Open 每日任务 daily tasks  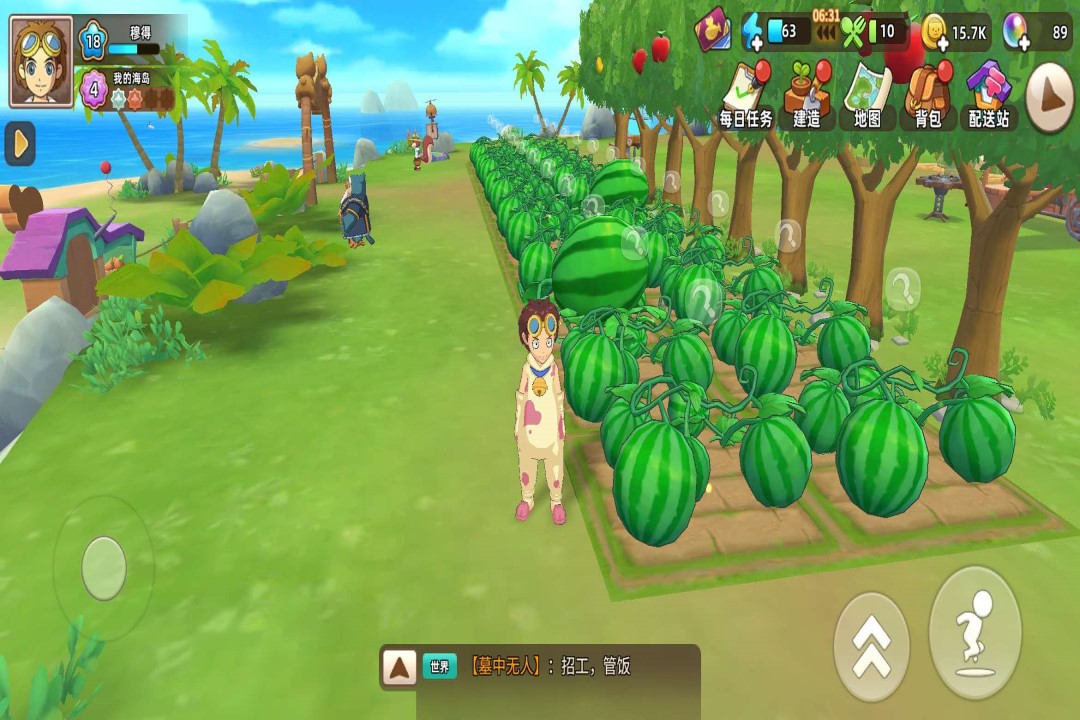point(746,95)
